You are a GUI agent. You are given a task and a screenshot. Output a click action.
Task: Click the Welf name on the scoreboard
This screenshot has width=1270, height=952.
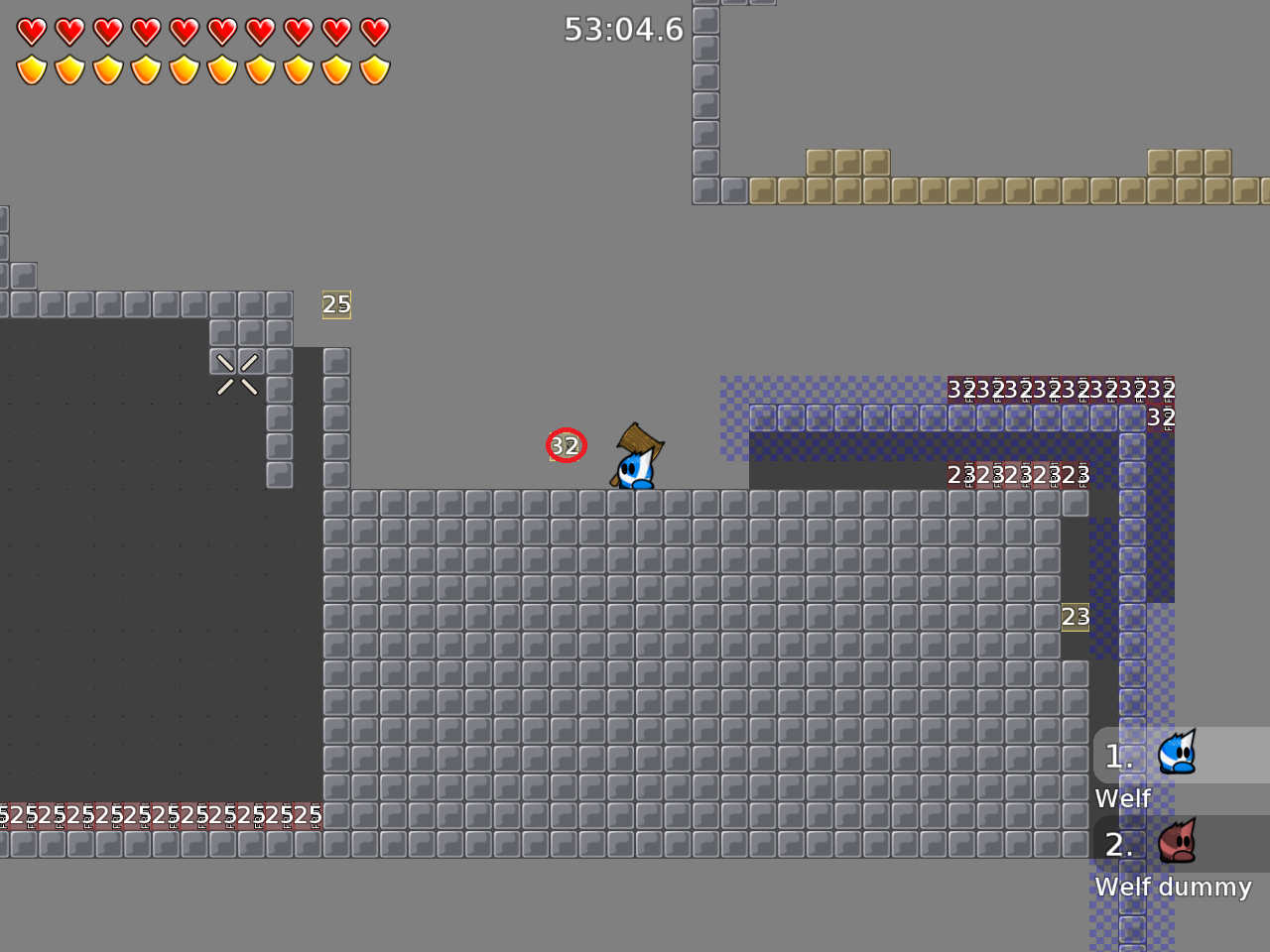[x=1122, y=798]
